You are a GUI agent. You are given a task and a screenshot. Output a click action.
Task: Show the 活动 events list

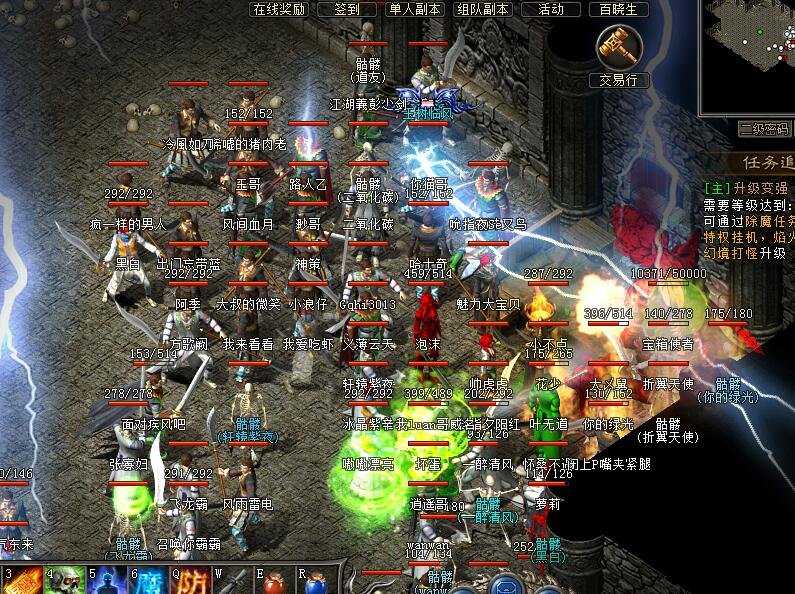(x=551, y=9)
